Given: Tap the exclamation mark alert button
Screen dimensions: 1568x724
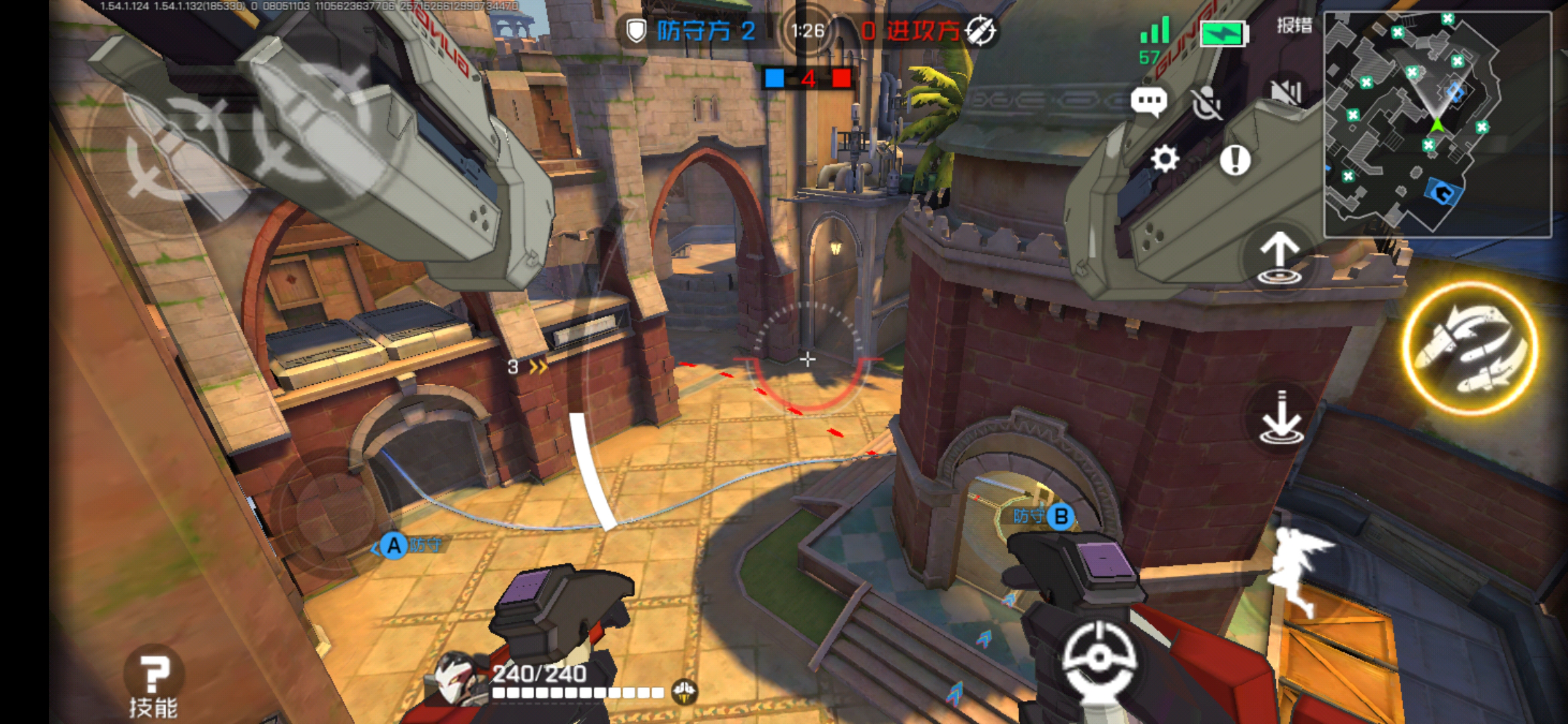Looking at the screenshot, I should pyautogui.click(x=1235, y=160).
